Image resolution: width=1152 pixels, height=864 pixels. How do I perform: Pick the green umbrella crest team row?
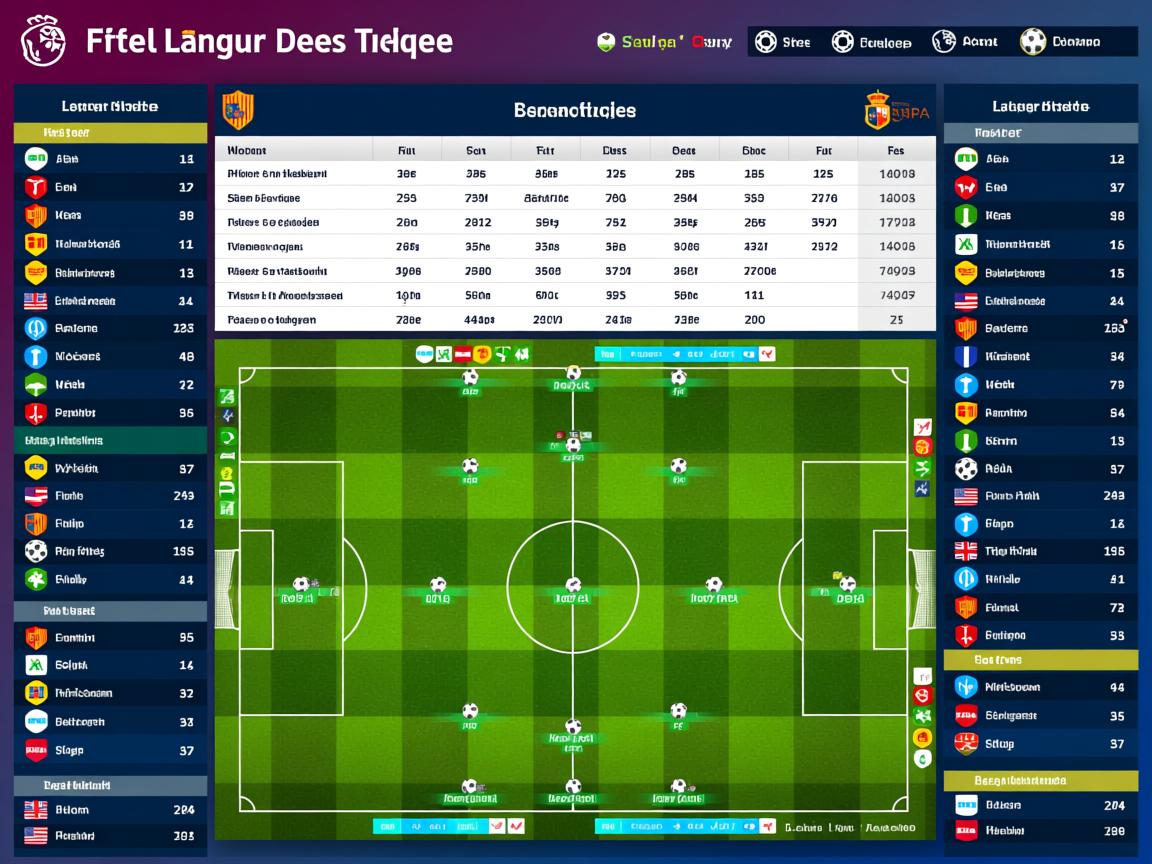pos(110,385)
